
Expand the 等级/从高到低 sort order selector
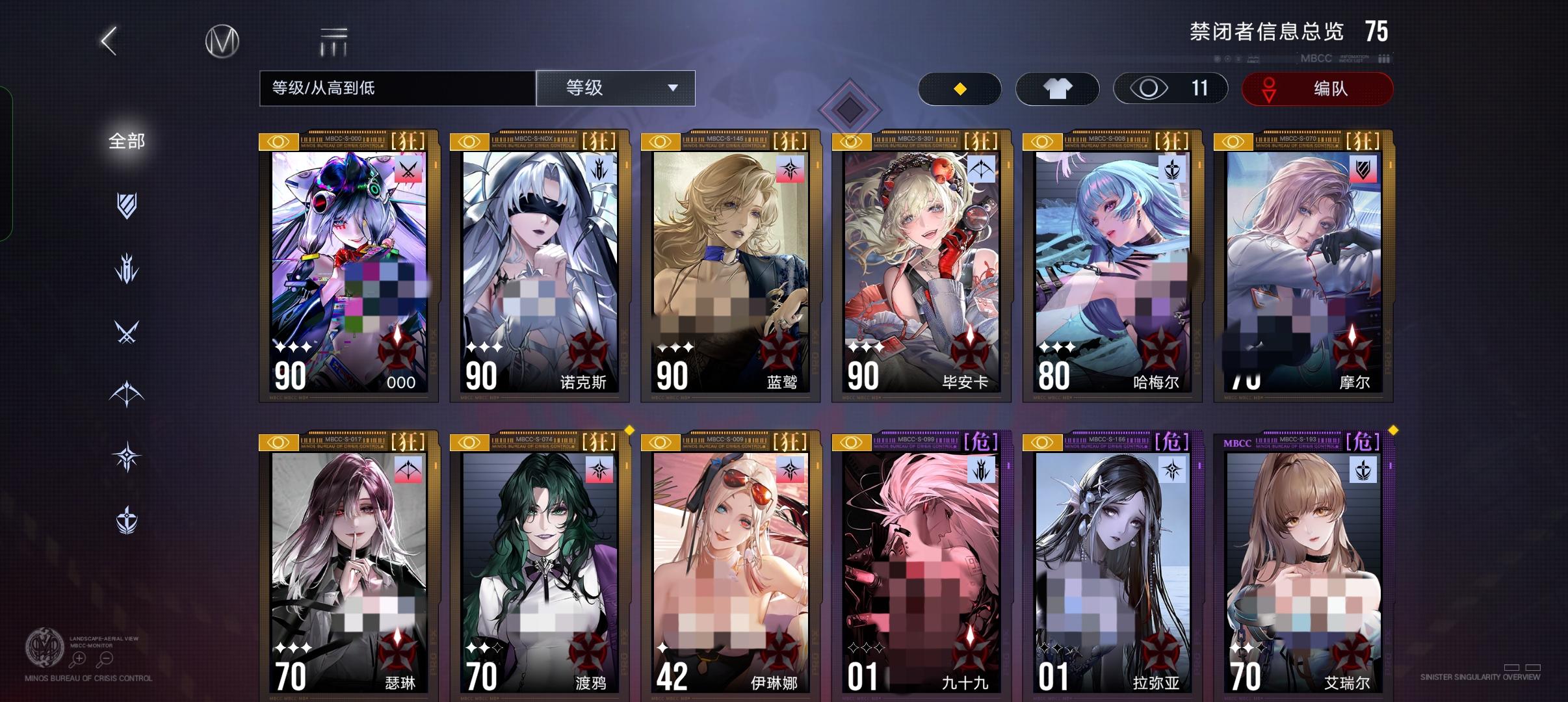point(395,88)
